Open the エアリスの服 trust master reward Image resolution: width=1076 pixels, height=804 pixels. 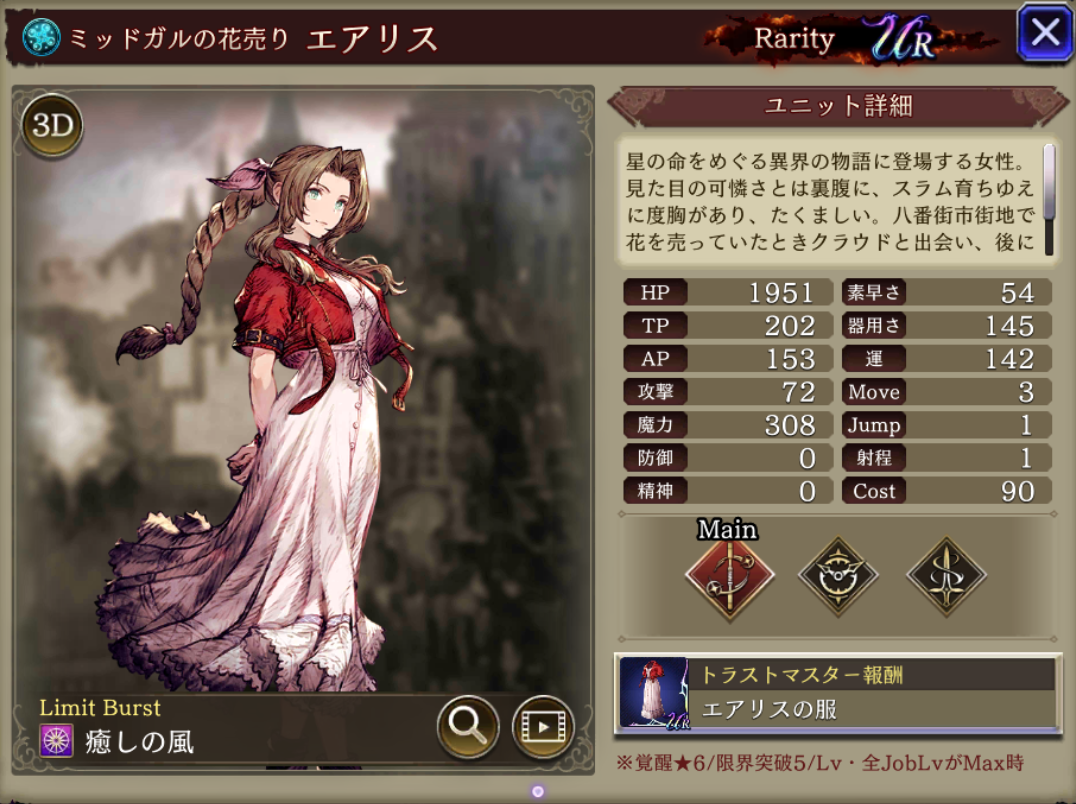click(837, 693)
